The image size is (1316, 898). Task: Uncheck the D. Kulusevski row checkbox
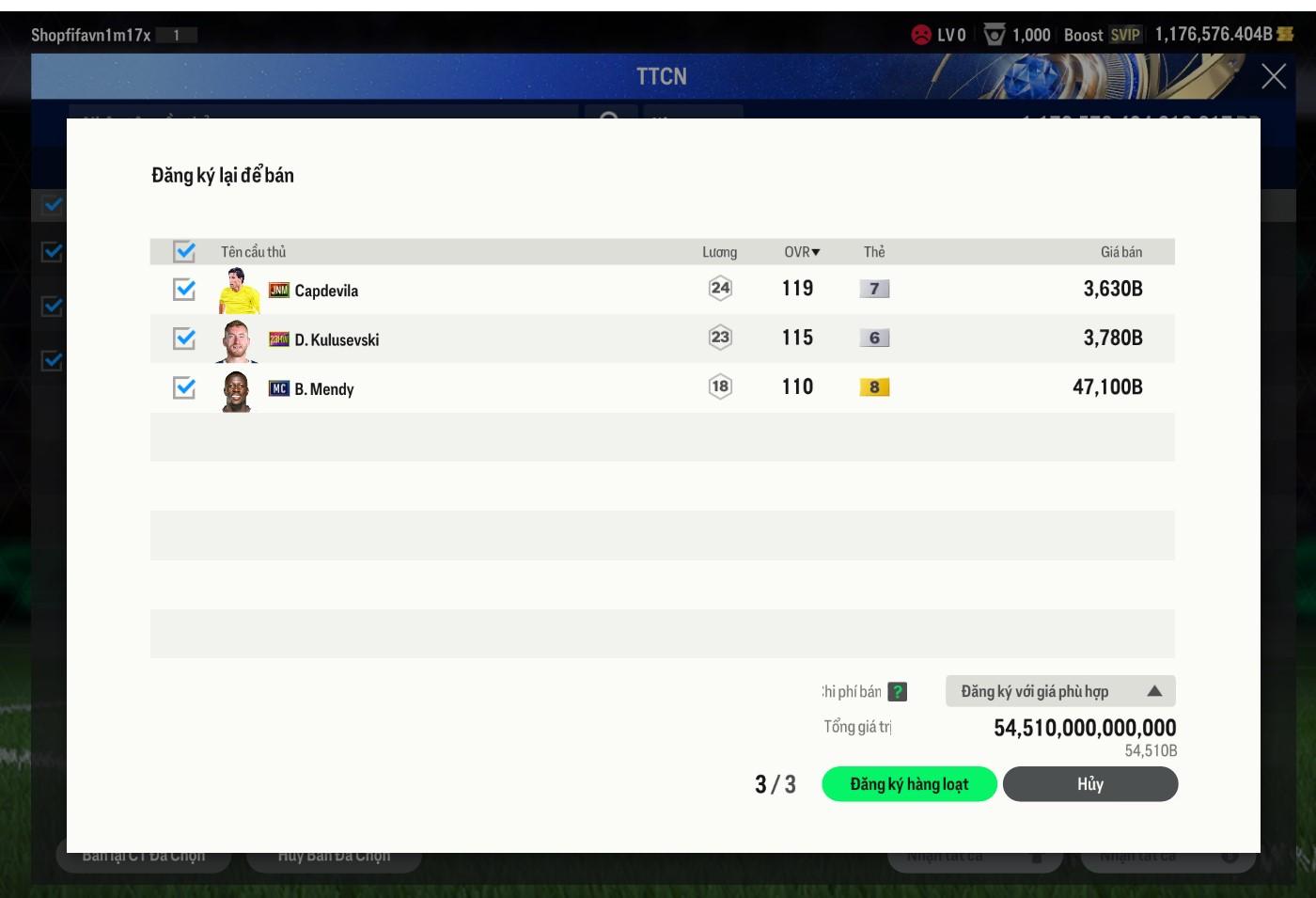click(184, 339)
